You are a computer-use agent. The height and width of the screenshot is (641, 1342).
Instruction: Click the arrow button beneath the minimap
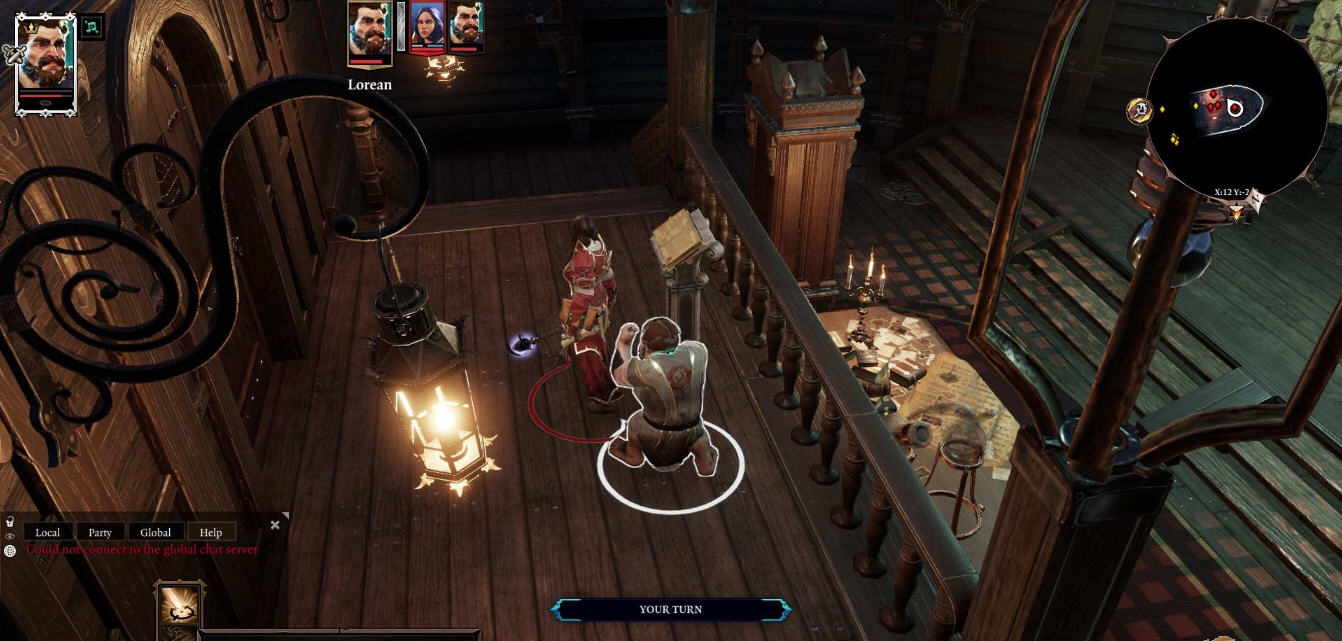1237,211
